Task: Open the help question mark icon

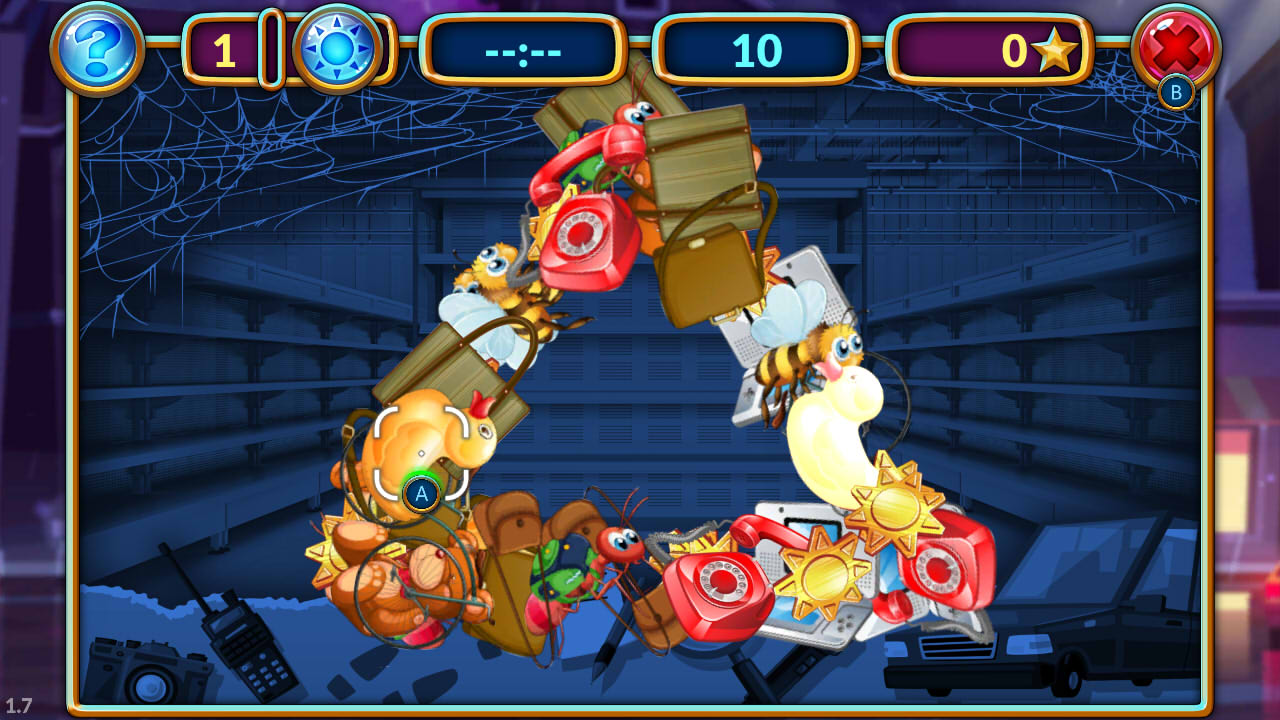Action: coord(95,48)
